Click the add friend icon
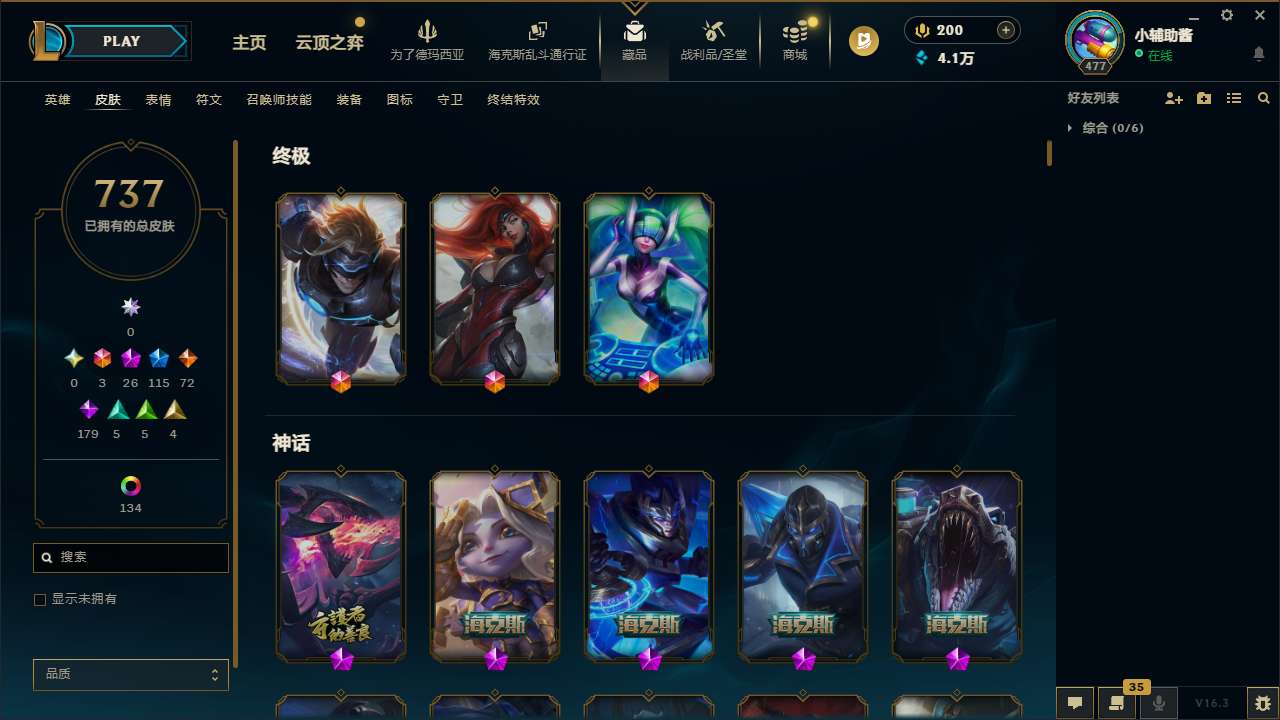This screenshot has height=720, width=1280. pos(1174,97)
